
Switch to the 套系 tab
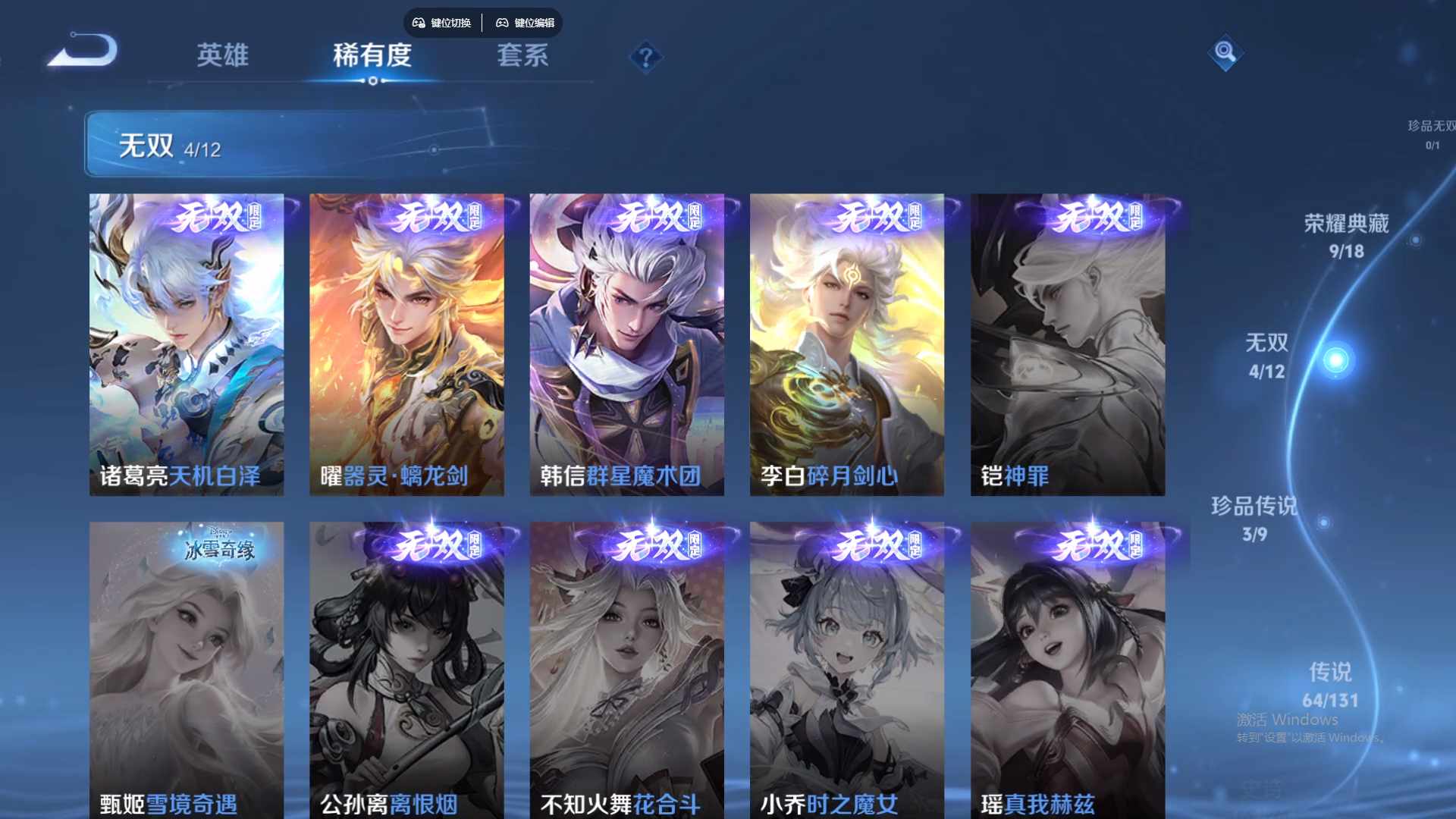[x=525, y=55]
